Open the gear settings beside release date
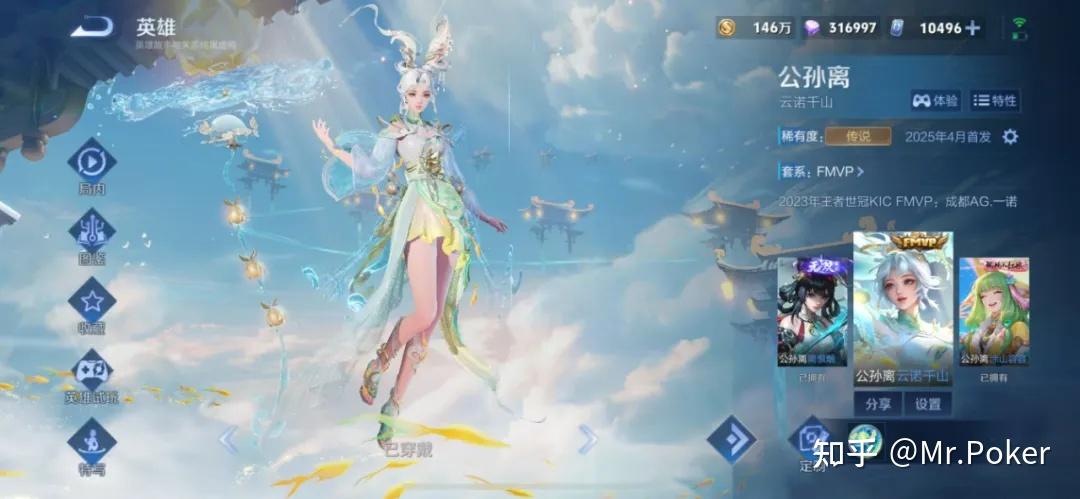The height and width of the screenshot is (499, 1080). click(1010, 137)
